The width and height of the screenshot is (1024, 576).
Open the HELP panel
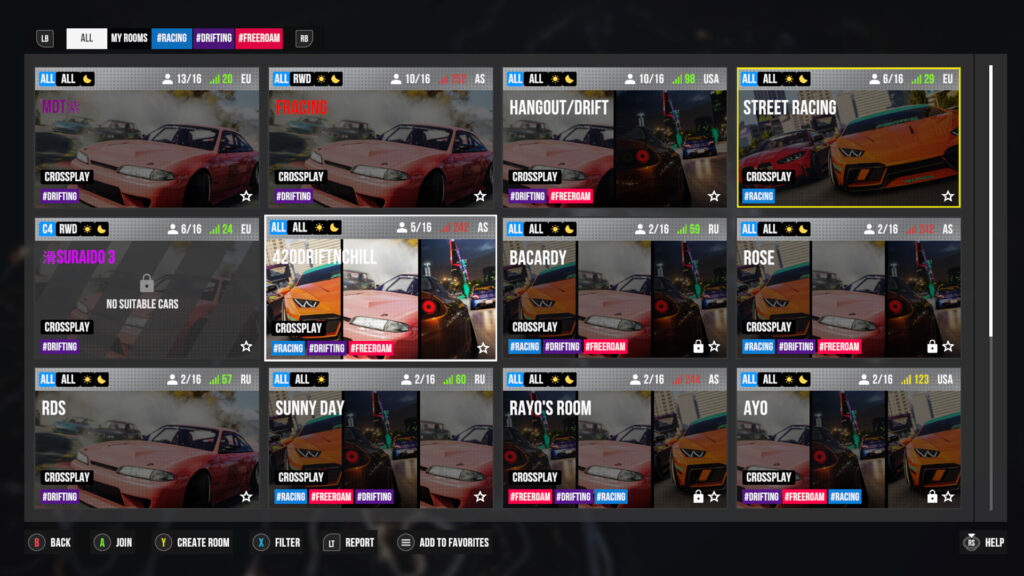pyautogui.click(x=983, y=543)
